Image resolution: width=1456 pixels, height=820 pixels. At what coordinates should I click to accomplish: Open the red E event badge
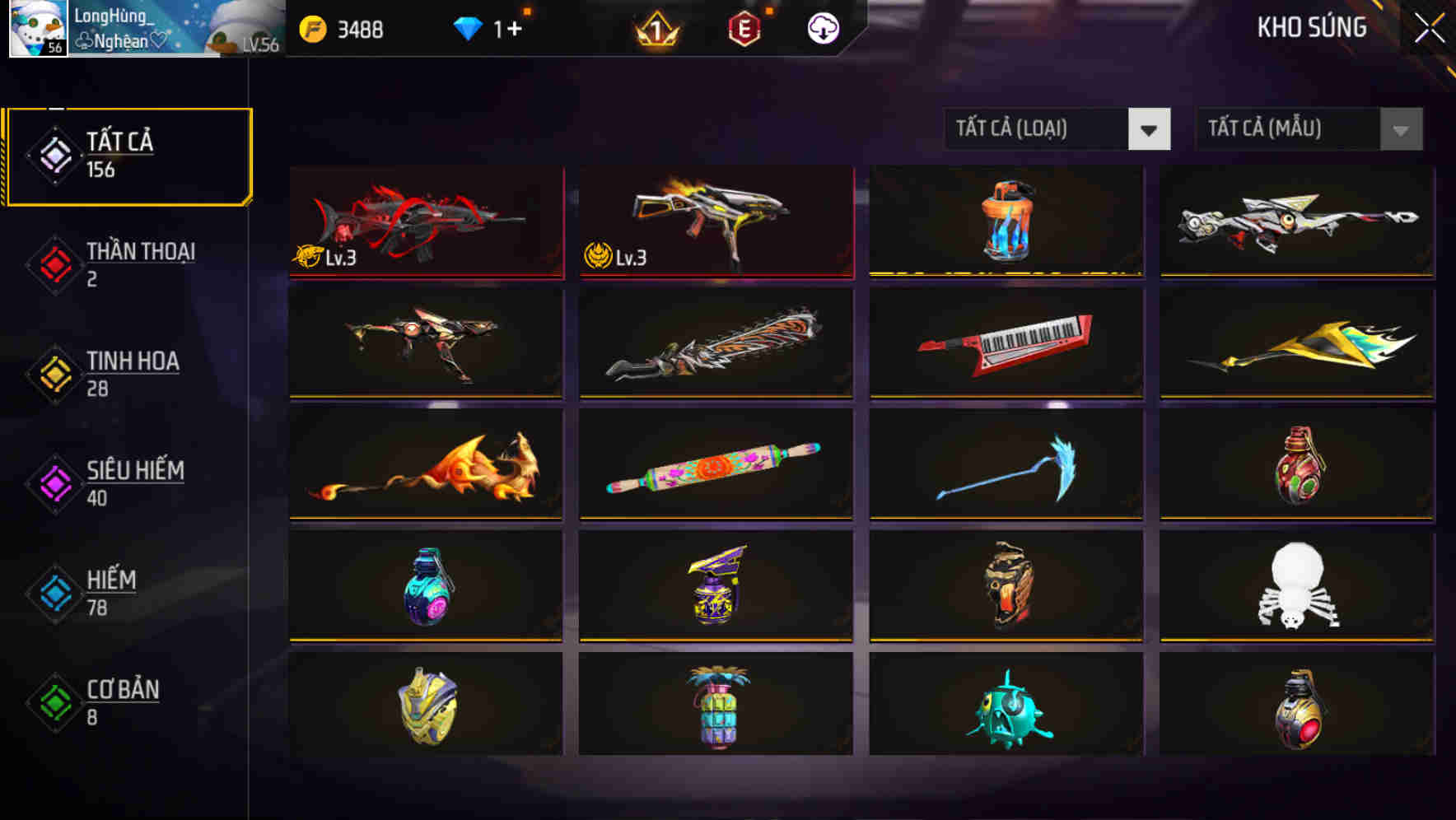pos(743,27)
